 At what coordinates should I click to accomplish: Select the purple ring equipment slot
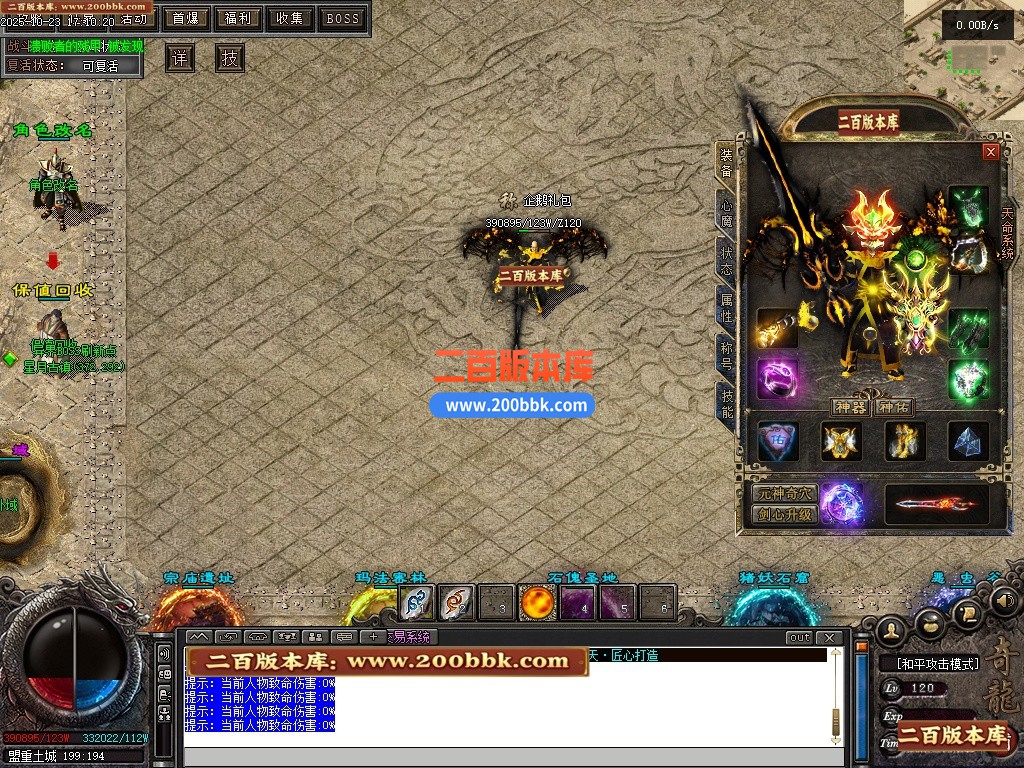pyautogui.click(x=776, y=380)
